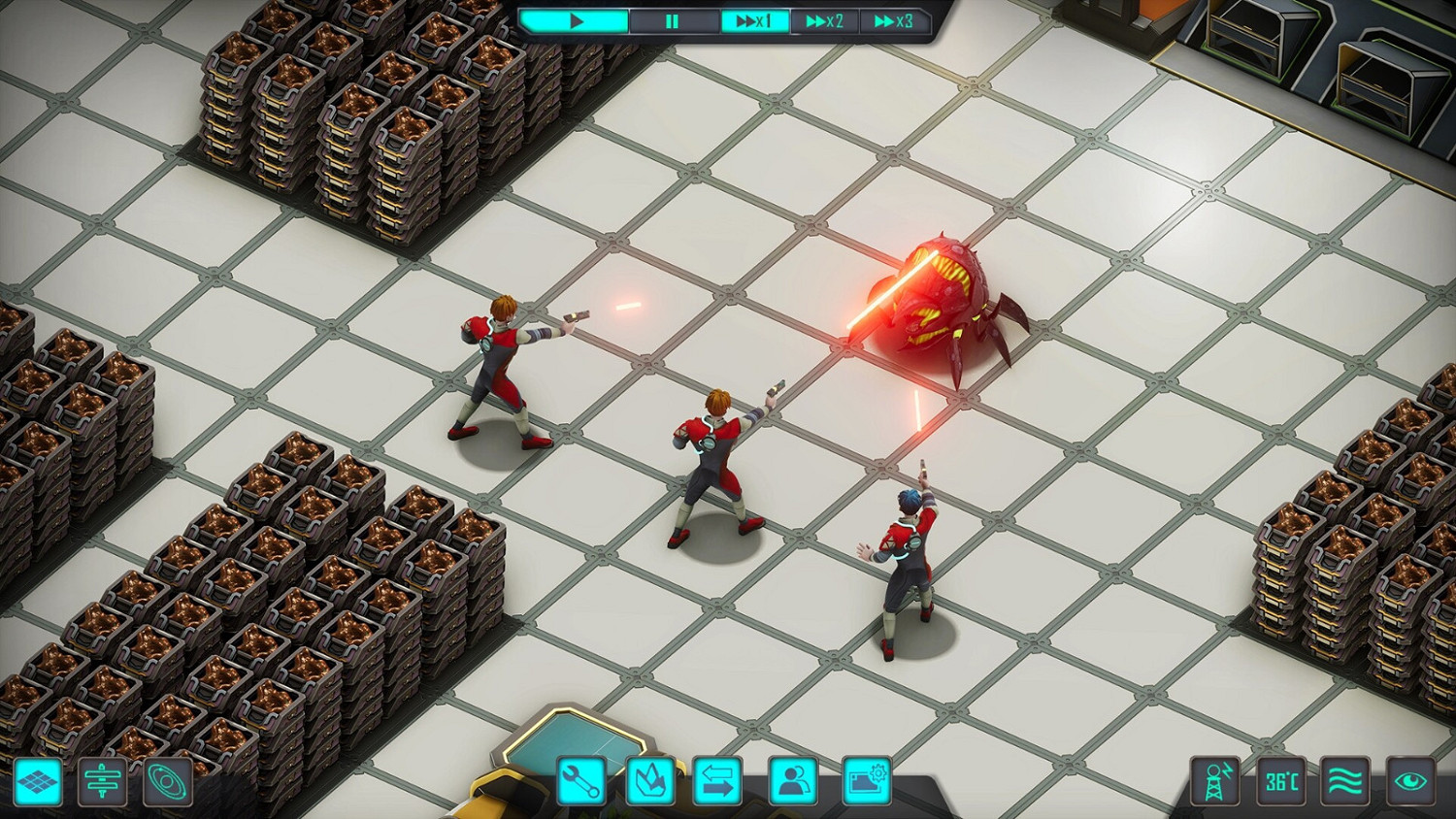
Task: Select the terrain leveling tool
Action: click(102, 784)
